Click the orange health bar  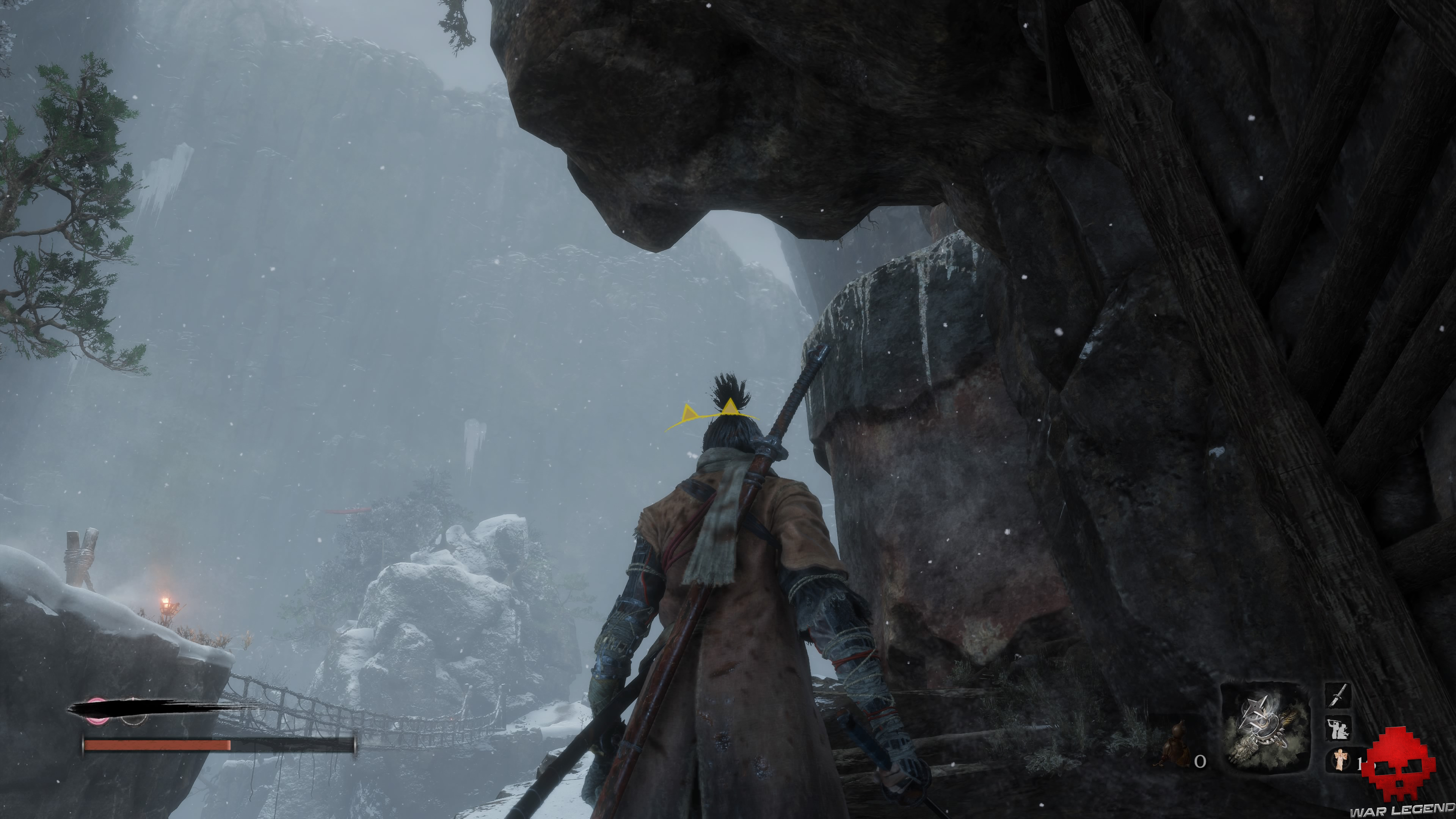point(155,744)
